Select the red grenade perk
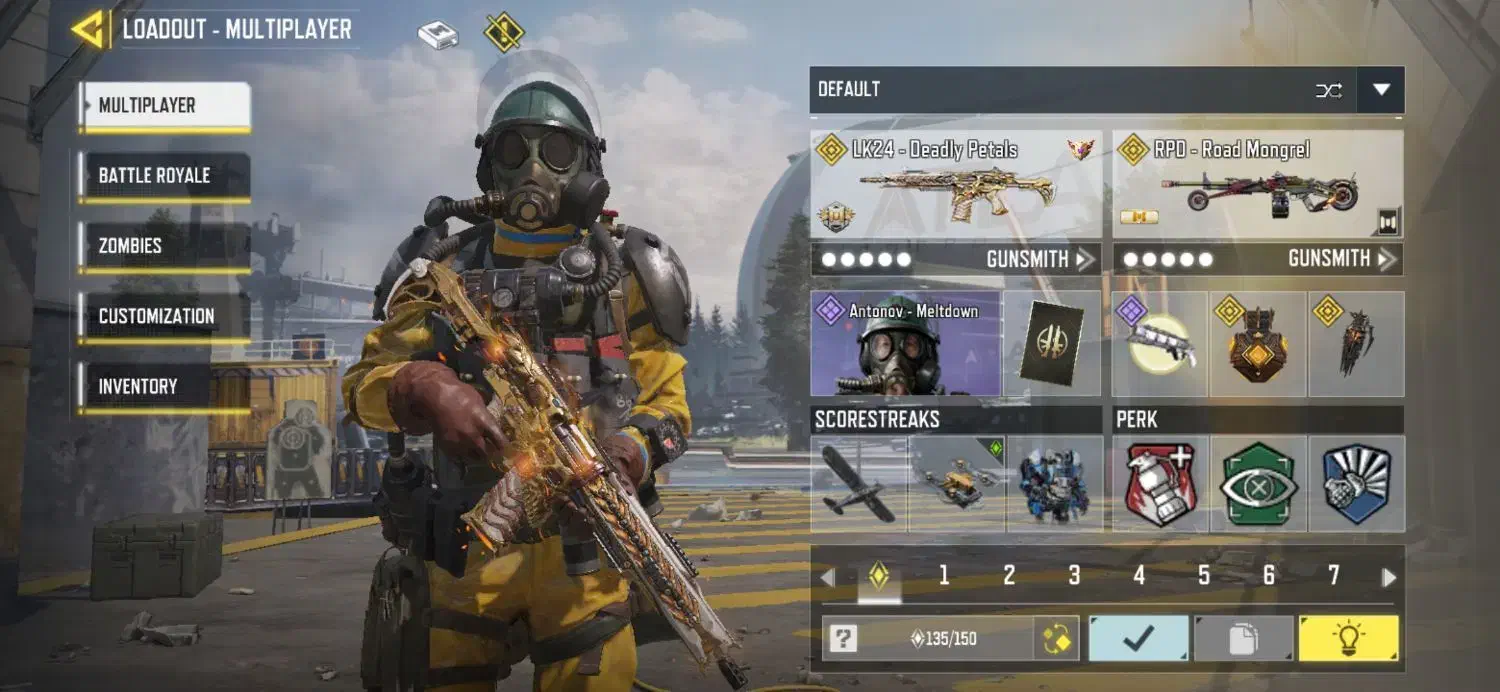The height and width of the screenshot is (692, 1500). click(1160, 484)
